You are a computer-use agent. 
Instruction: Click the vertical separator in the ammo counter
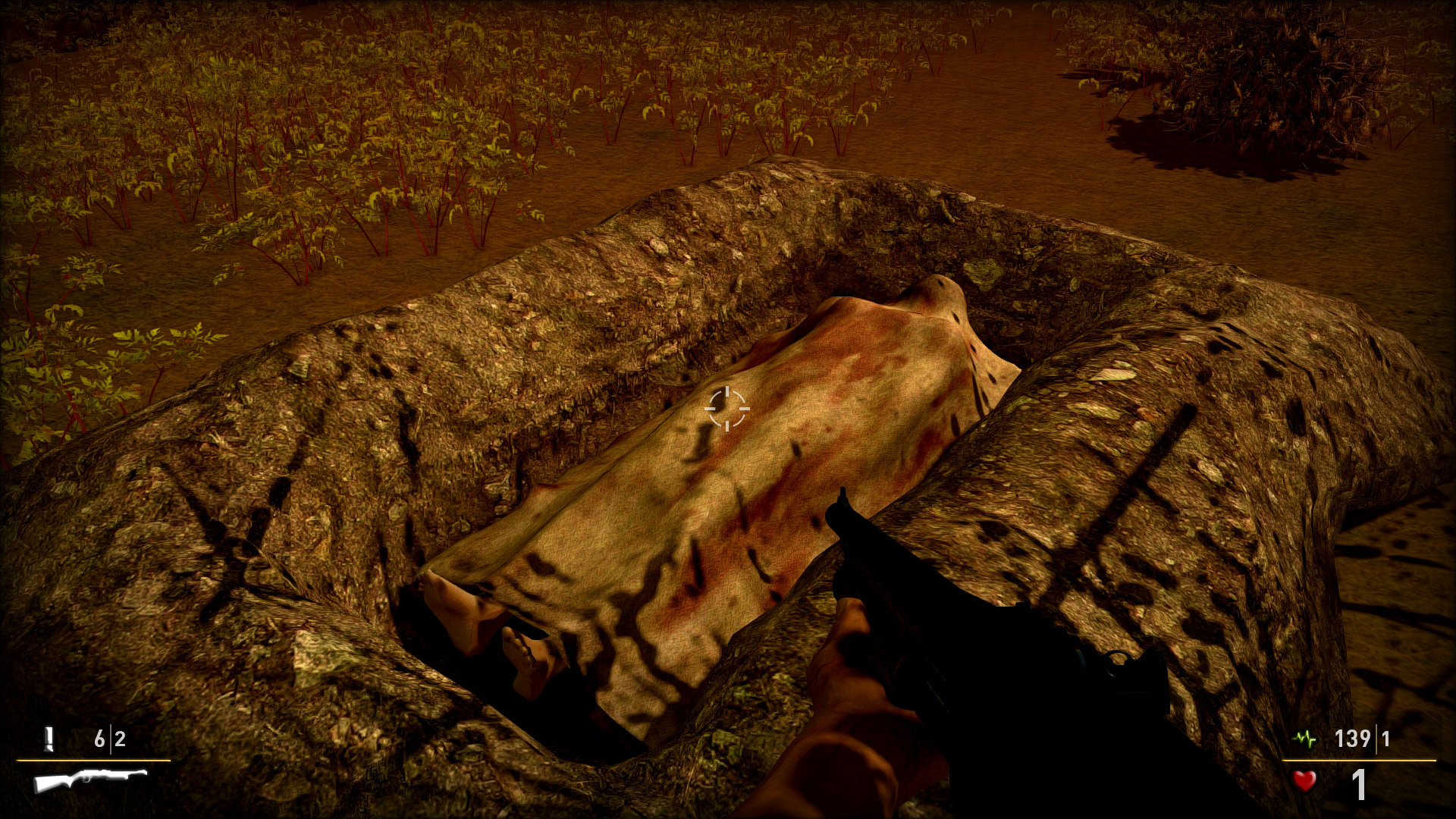click(111, 738)
